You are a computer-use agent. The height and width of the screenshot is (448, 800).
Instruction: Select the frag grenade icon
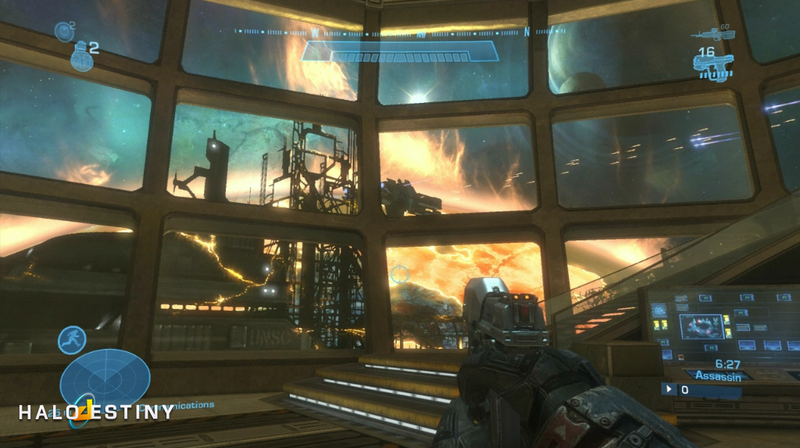[x=80, y=57]
